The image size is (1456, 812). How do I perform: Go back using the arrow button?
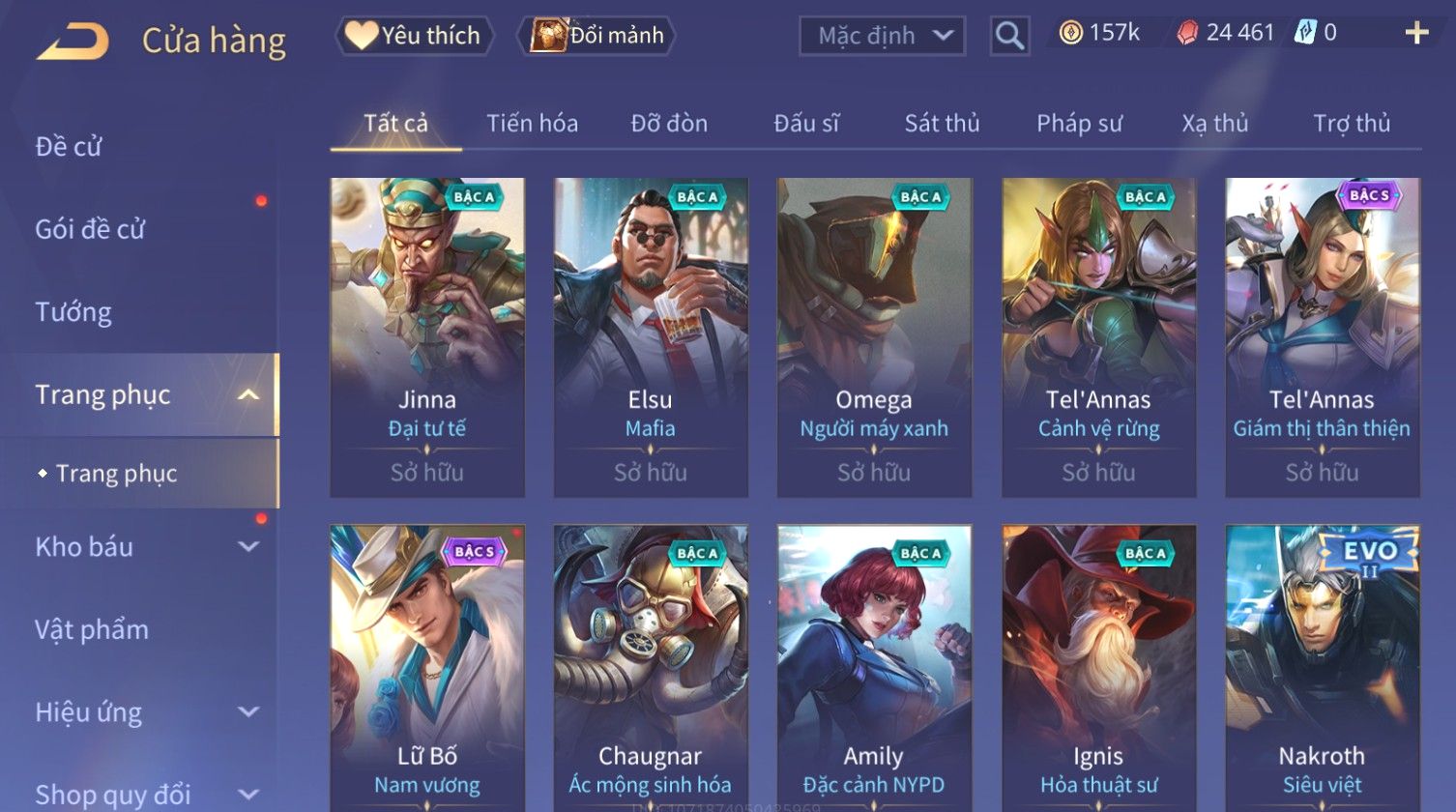73,42
